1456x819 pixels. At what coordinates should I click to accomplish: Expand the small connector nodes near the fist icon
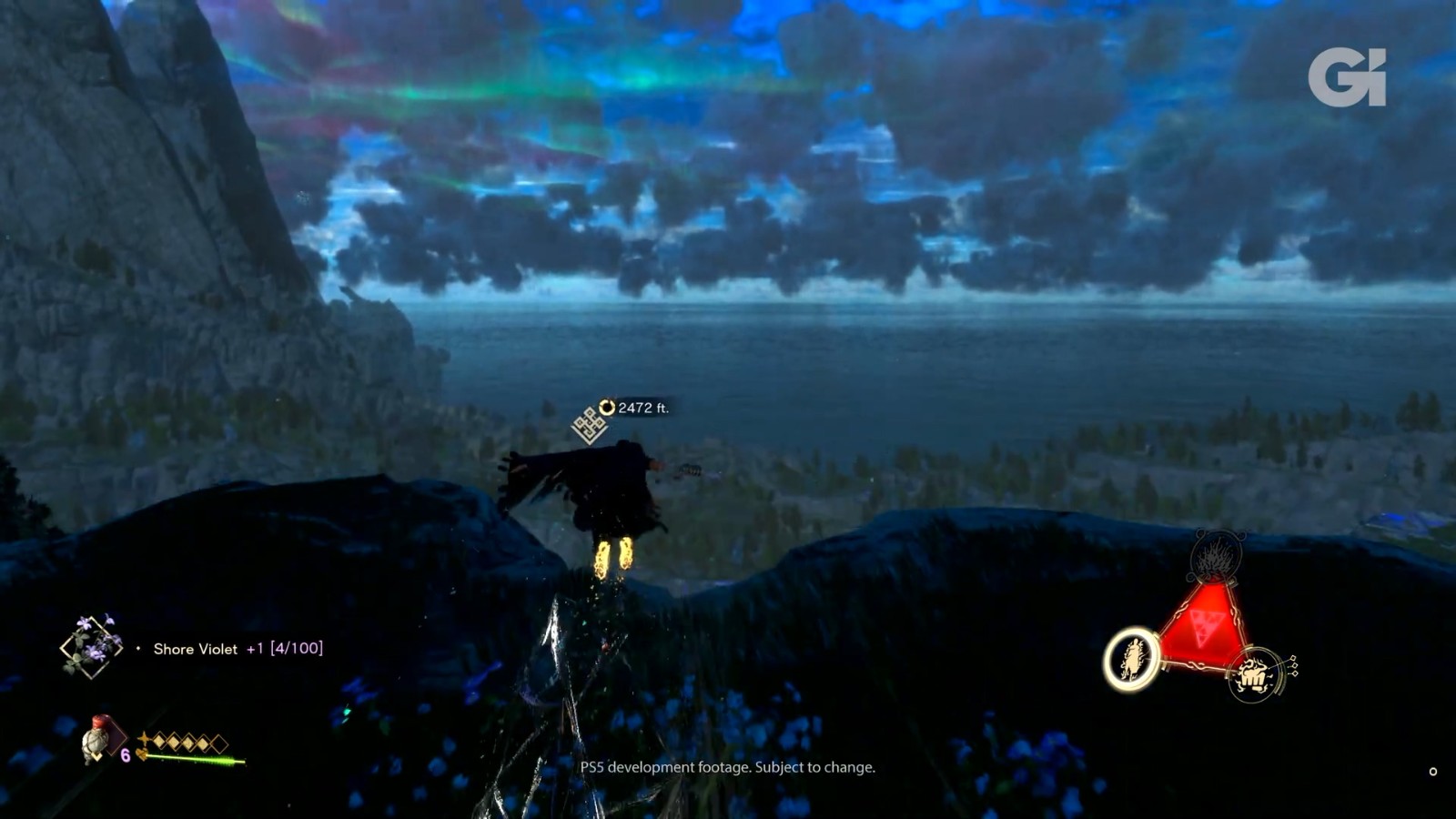pos(1293,666)
